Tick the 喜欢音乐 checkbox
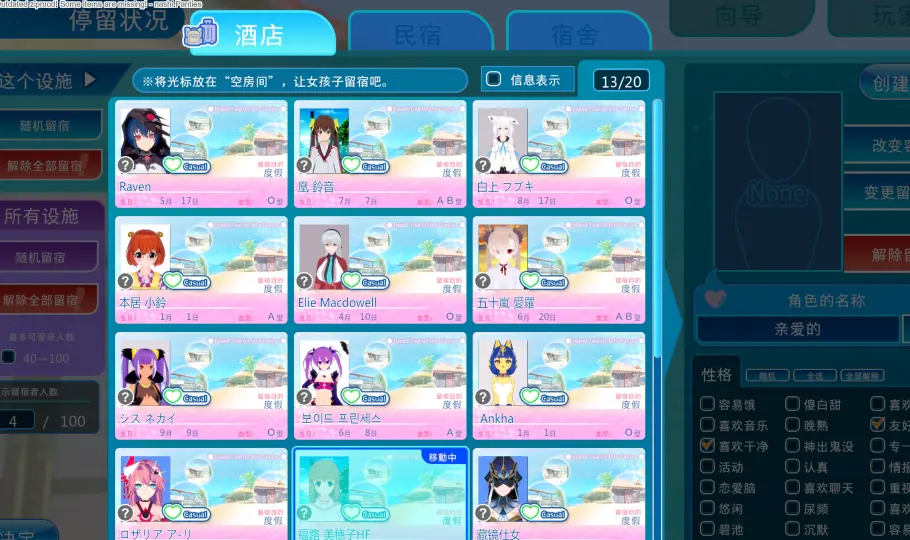The height and width of the screenshot is (540, 910). tap(708, 426)
